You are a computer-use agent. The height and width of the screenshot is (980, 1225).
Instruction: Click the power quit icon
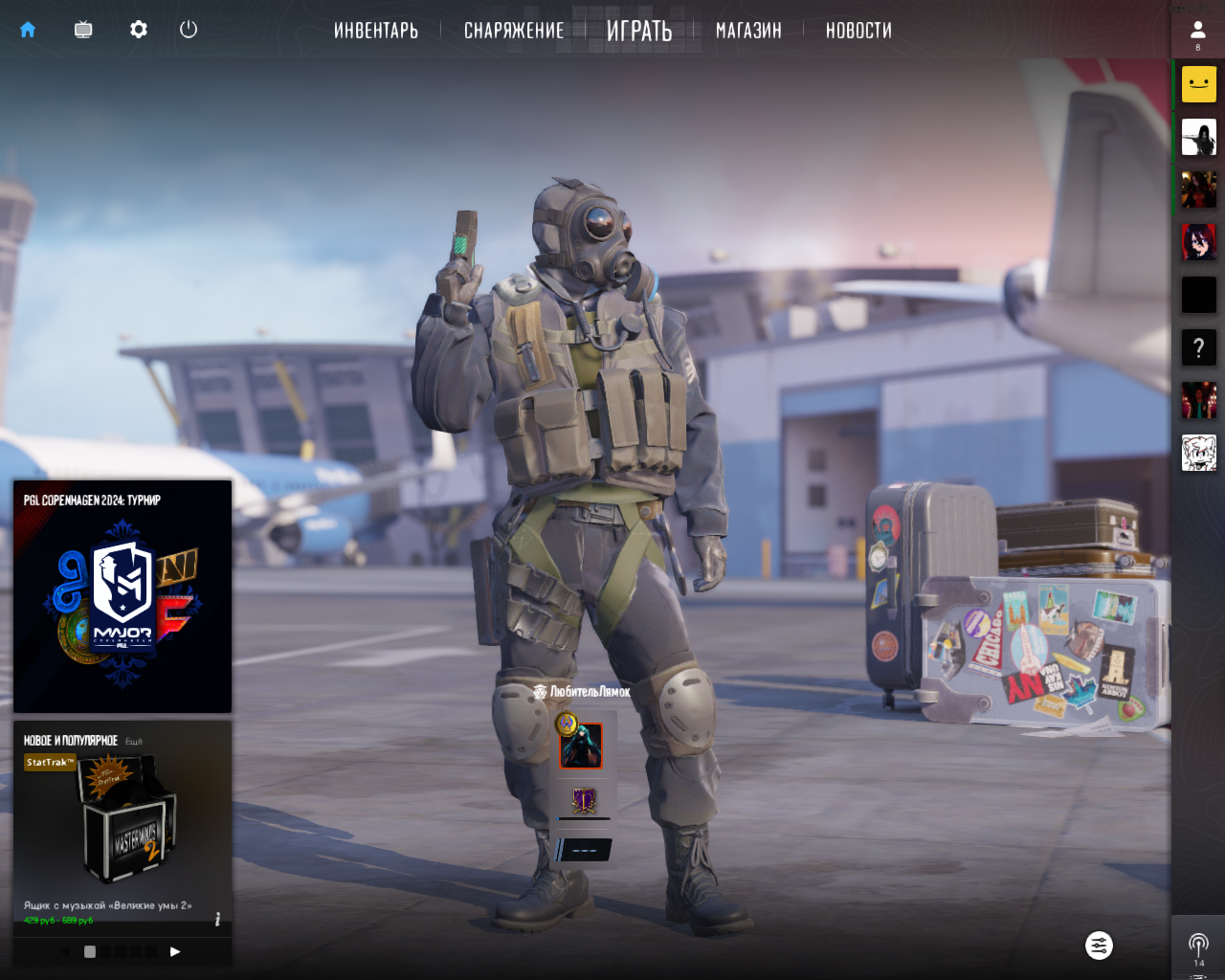(x=189, y=30)
